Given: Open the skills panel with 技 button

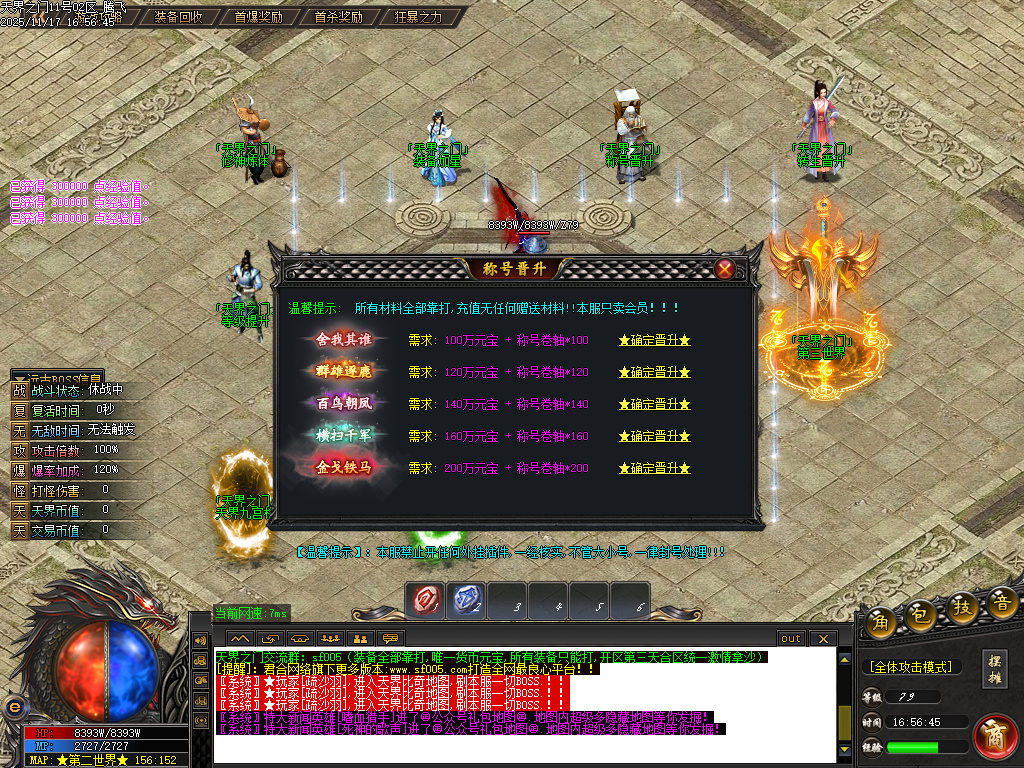Looking at the screenshot, I should click(x=963, y=609).
